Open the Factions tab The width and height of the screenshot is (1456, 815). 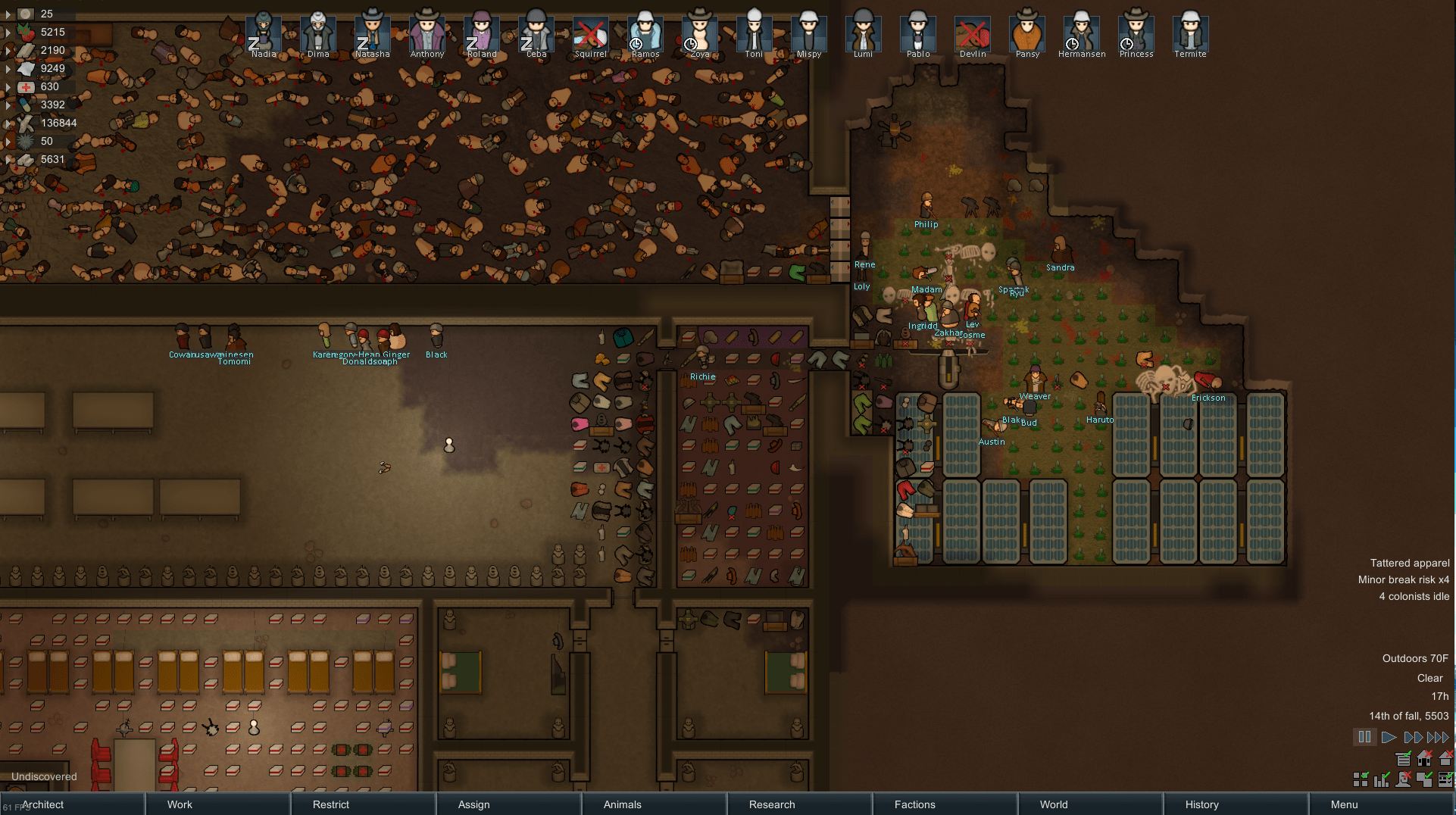click(914, 804)
